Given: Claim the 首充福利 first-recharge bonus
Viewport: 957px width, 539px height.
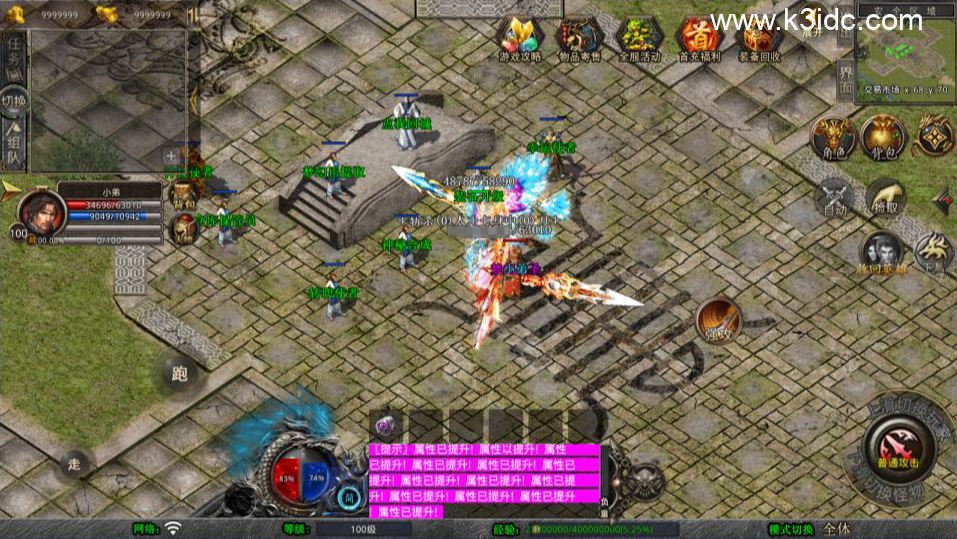Looking at the screenshot, I should coord(698,40).
